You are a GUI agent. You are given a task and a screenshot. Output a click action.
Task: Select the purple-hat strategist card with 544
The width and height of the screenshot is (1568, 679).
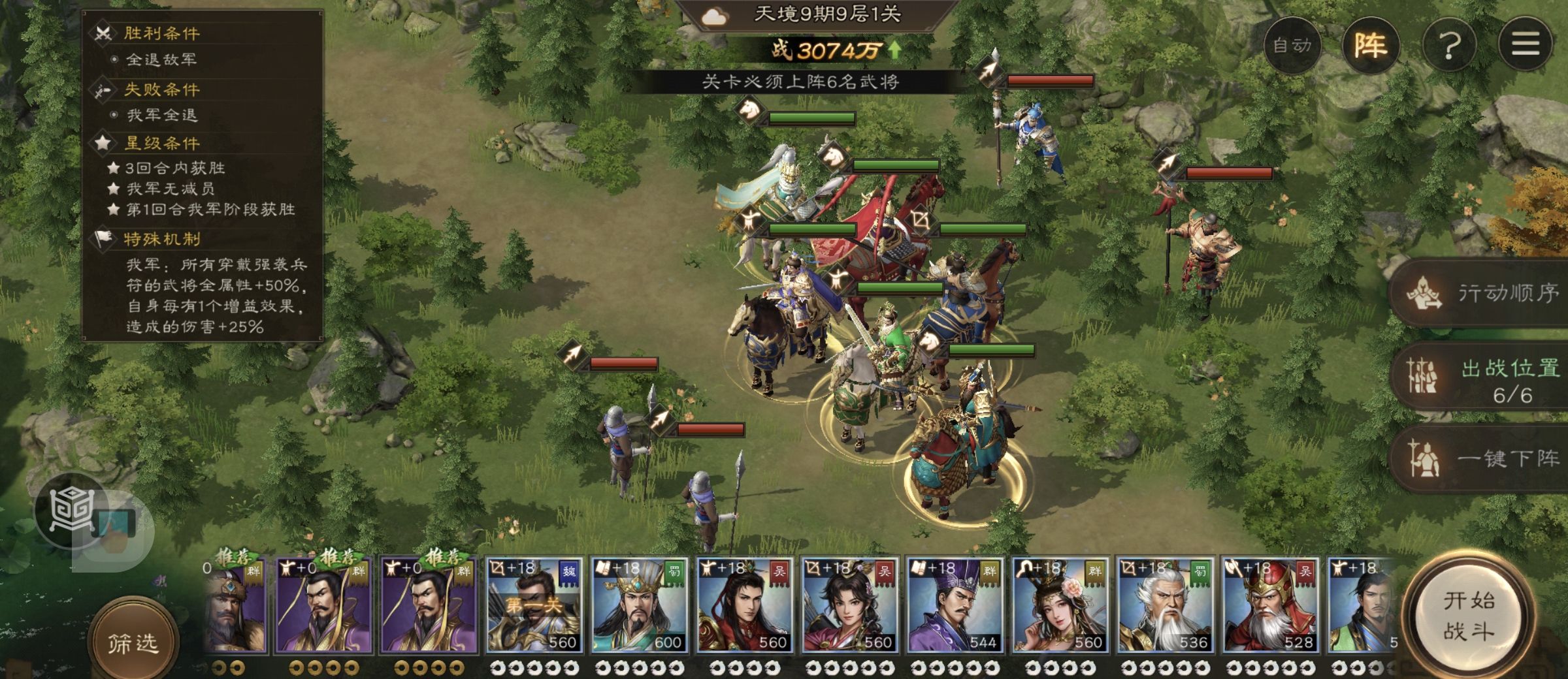pyautogui.click(x=955, y=605)
